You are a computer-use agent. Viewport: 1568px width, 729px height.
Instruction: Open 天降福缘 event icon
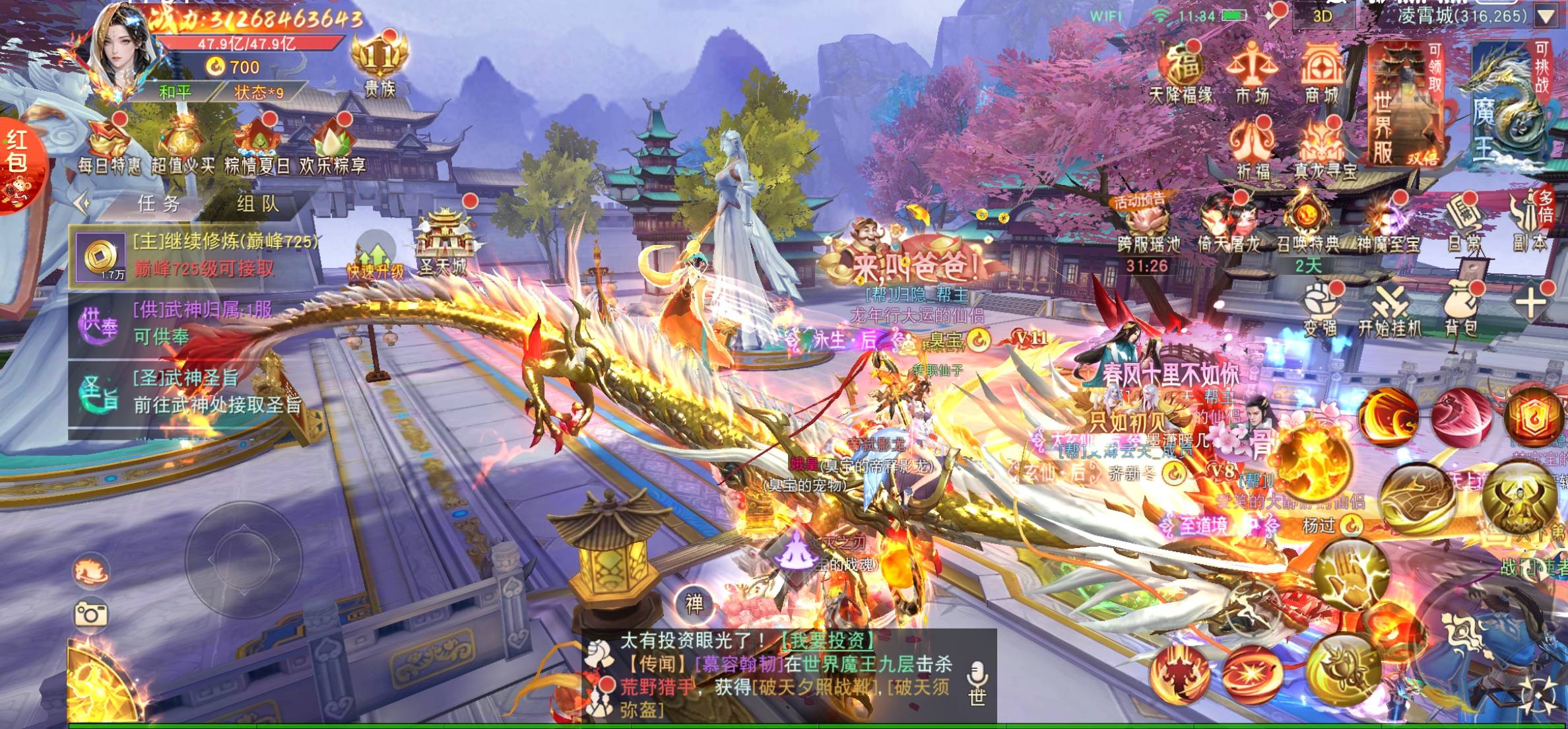tap(1181, 73)
